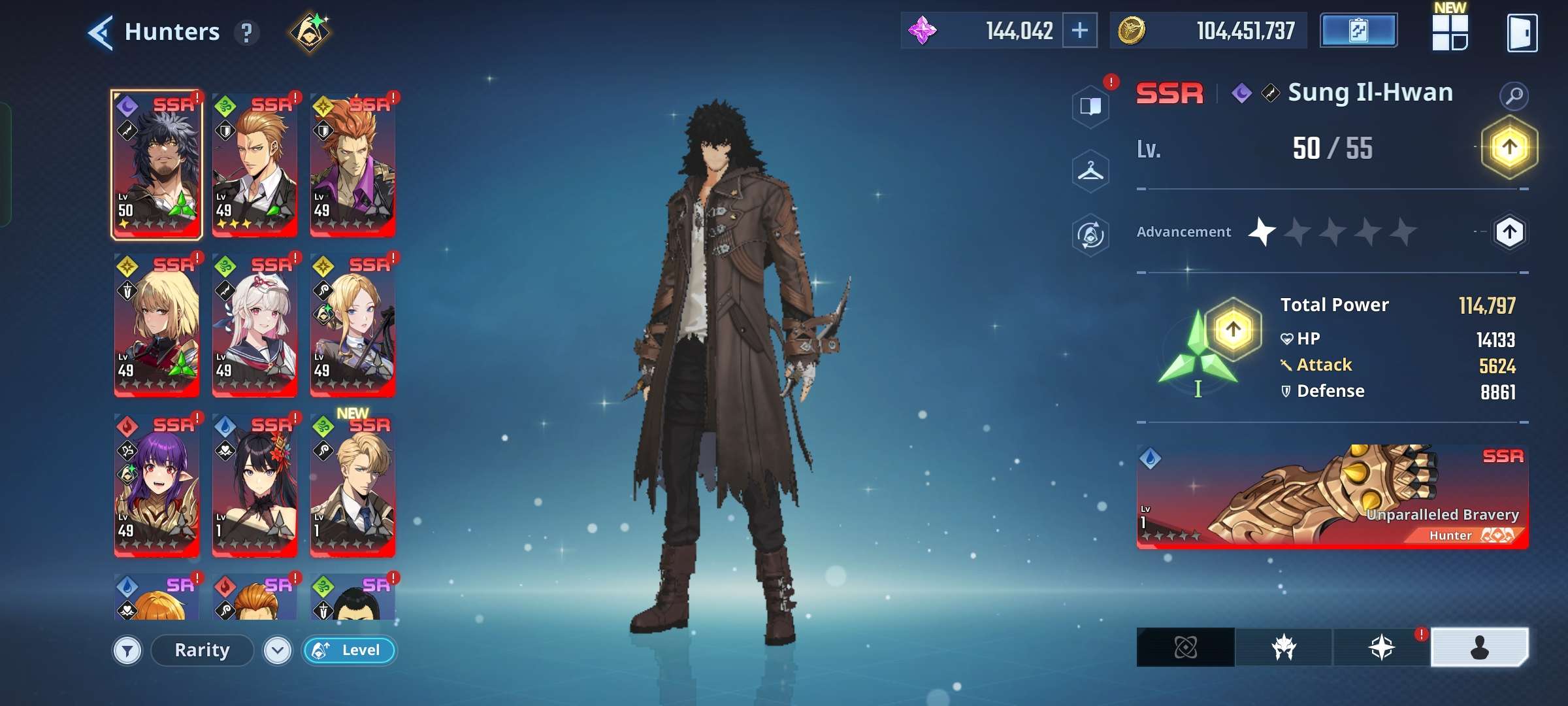Open the Rarity sort selector
The width and height of the screenshot is (1568, 706).
pyautogui.click(x=202, y=650)
